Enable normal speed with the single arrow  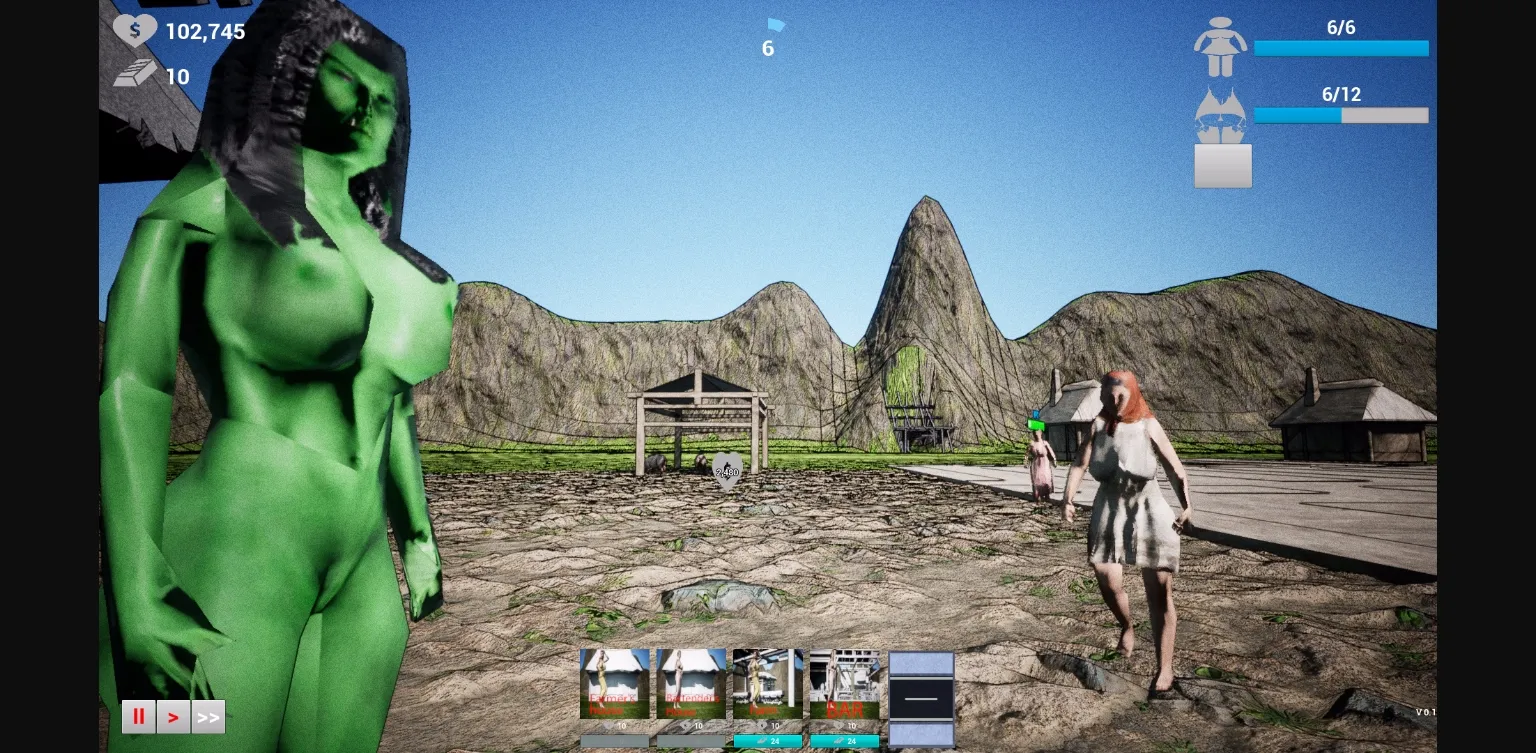coord(173,716)
